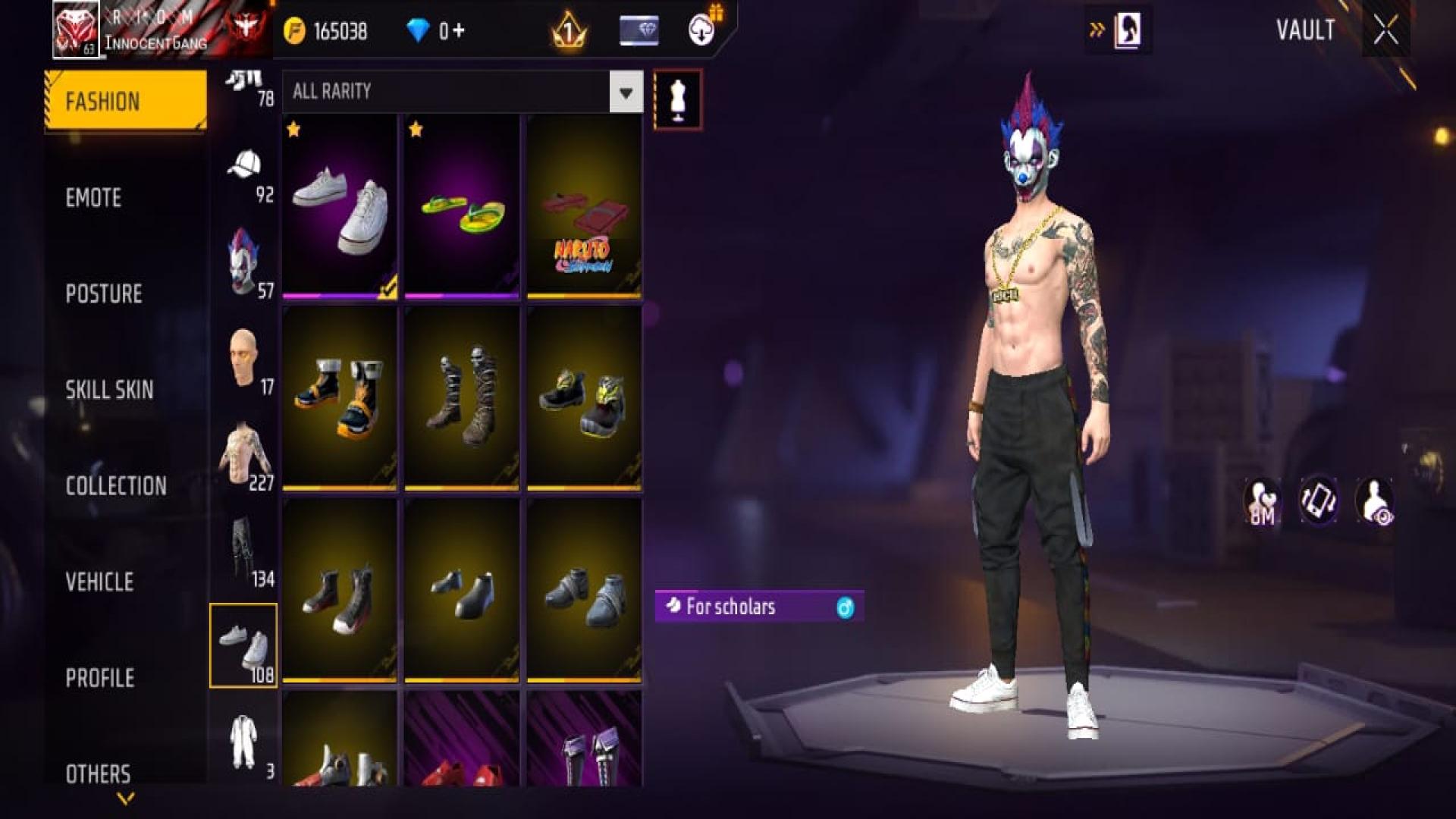Switch to the Emote tab

tap(93, 198)
